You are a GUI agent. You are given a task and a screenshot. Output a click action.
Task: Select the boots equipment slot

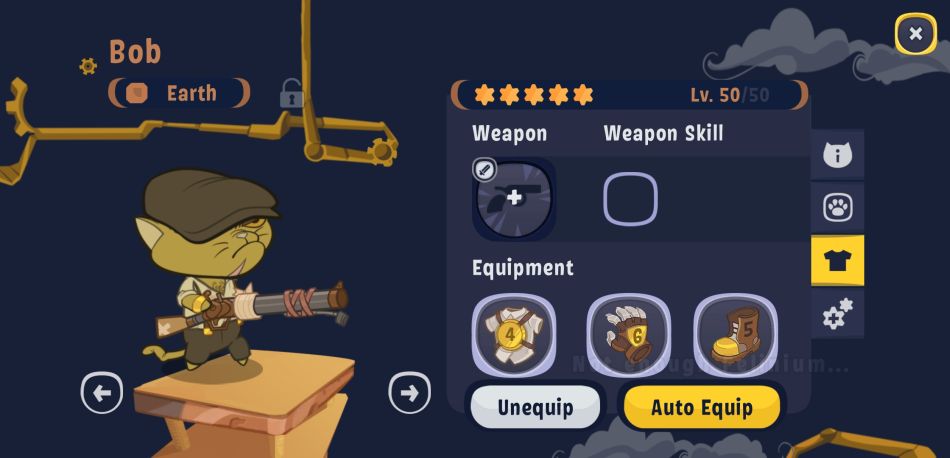pyautogui.click(x=735, y=333)
